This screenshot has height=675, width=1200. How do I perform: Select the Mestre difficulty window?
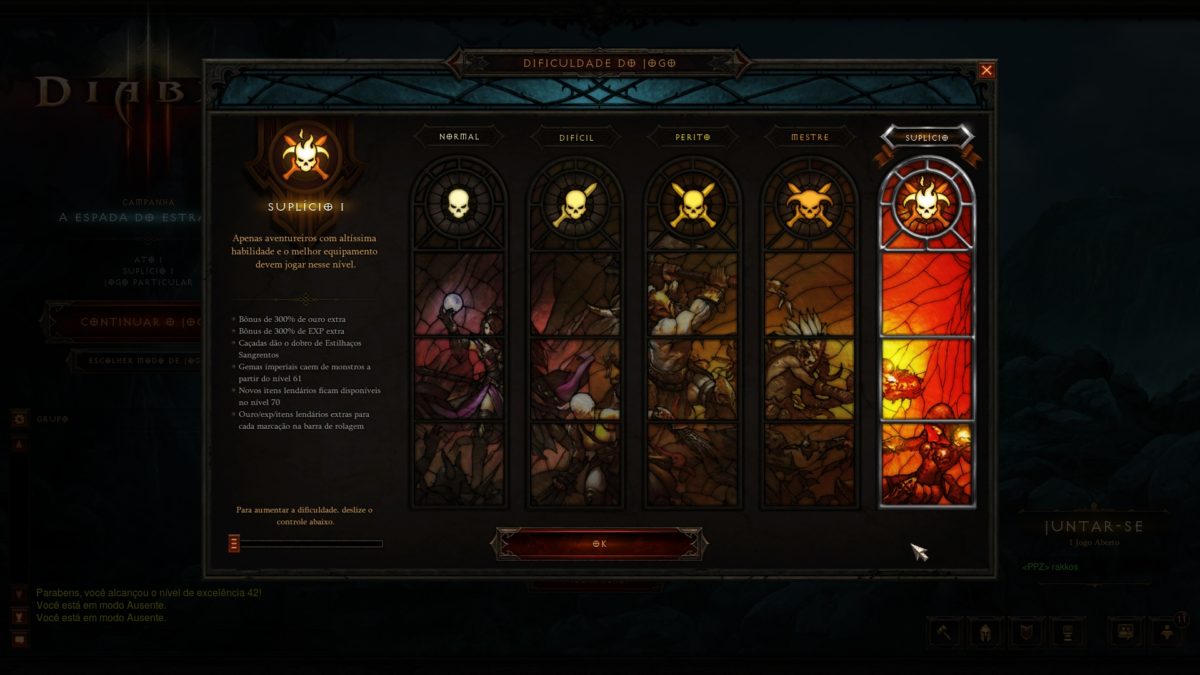pos(810,330)
